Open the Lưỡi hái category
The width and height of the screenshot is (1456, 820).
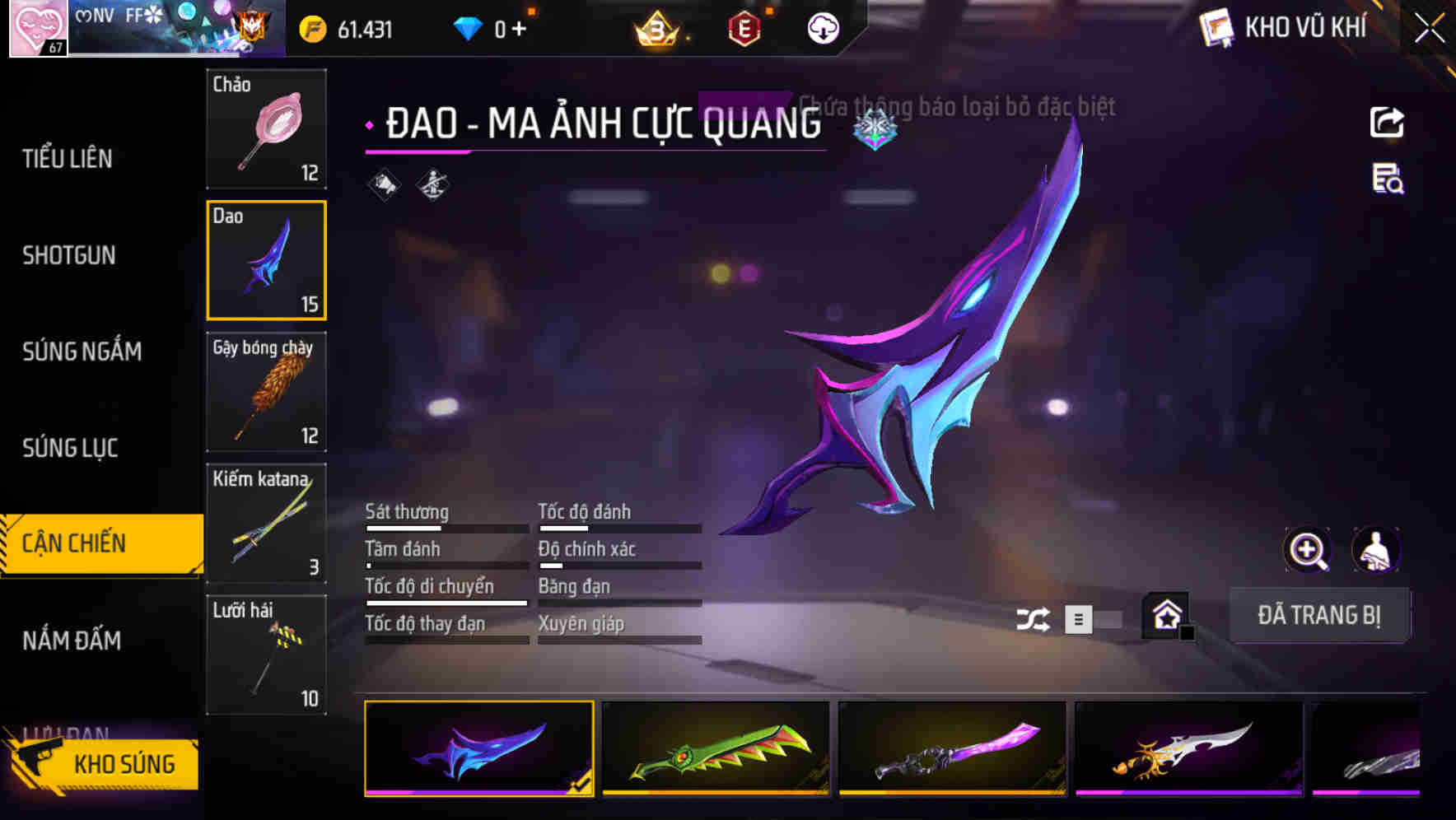tap(266, 655)
